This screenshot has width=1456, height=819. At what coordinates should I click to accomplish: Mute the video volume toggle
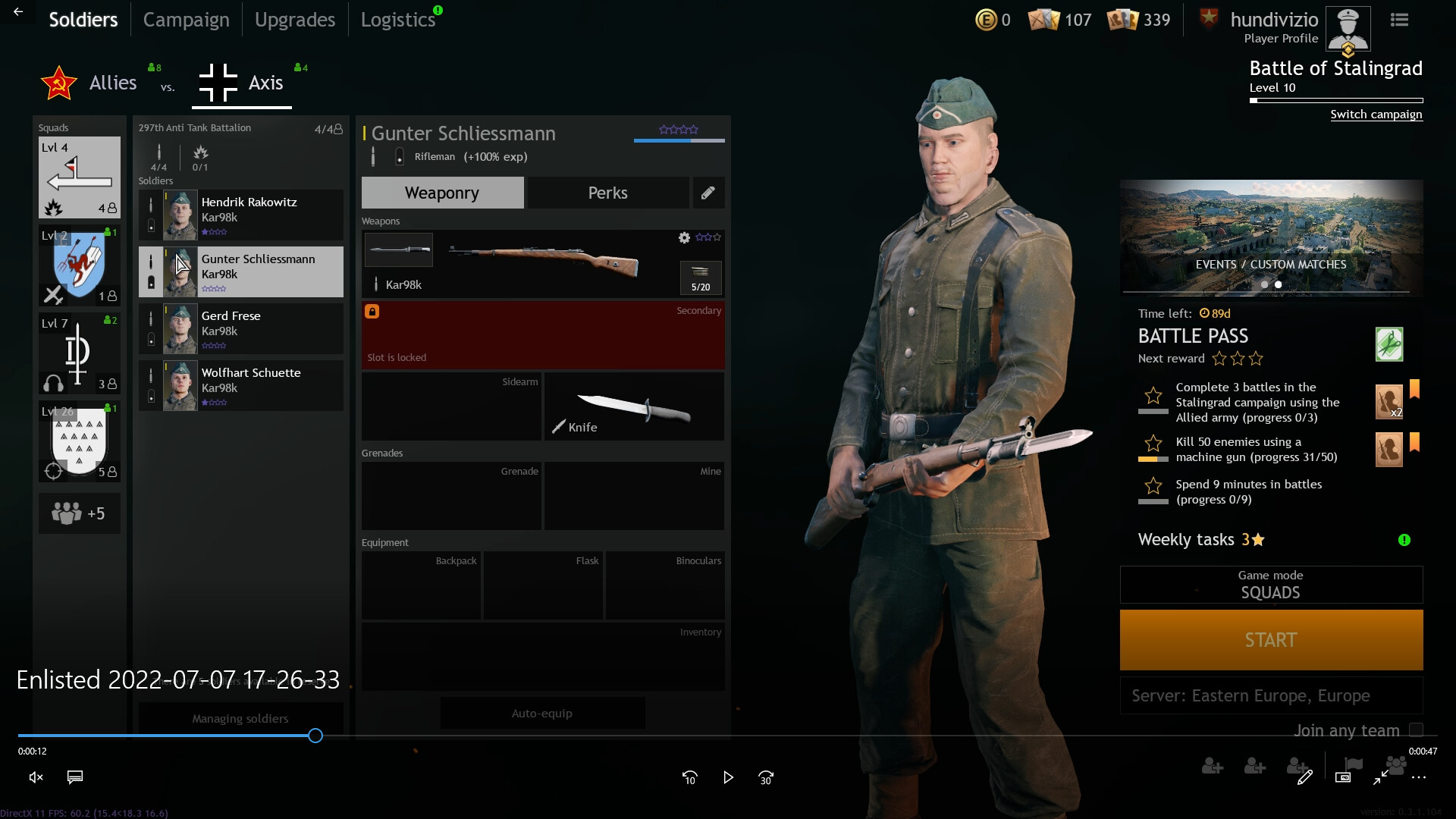[x=35, y=777]
